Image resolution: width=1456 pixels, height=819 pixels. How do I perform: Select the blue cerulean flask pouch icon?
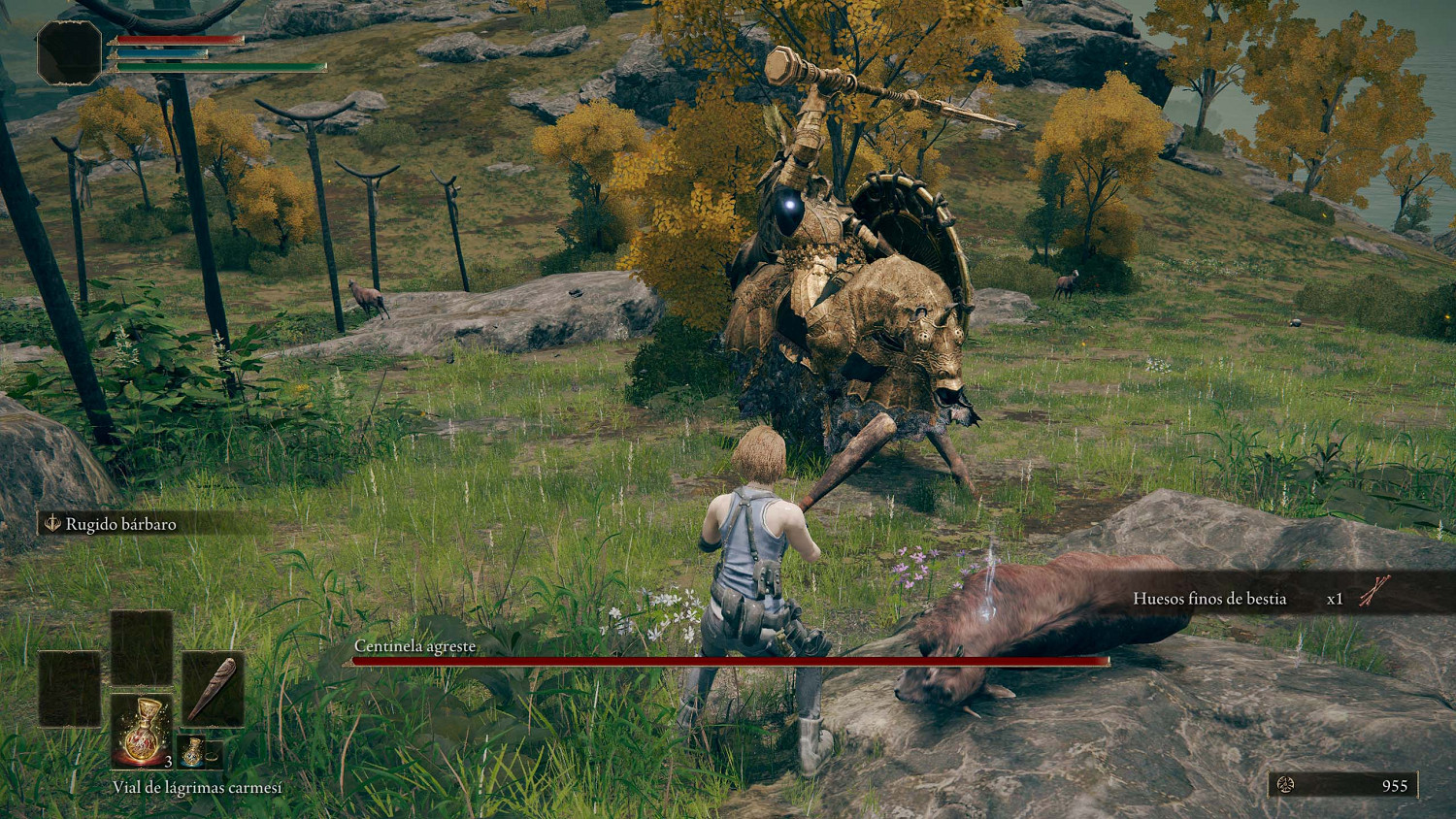[192, 753]
